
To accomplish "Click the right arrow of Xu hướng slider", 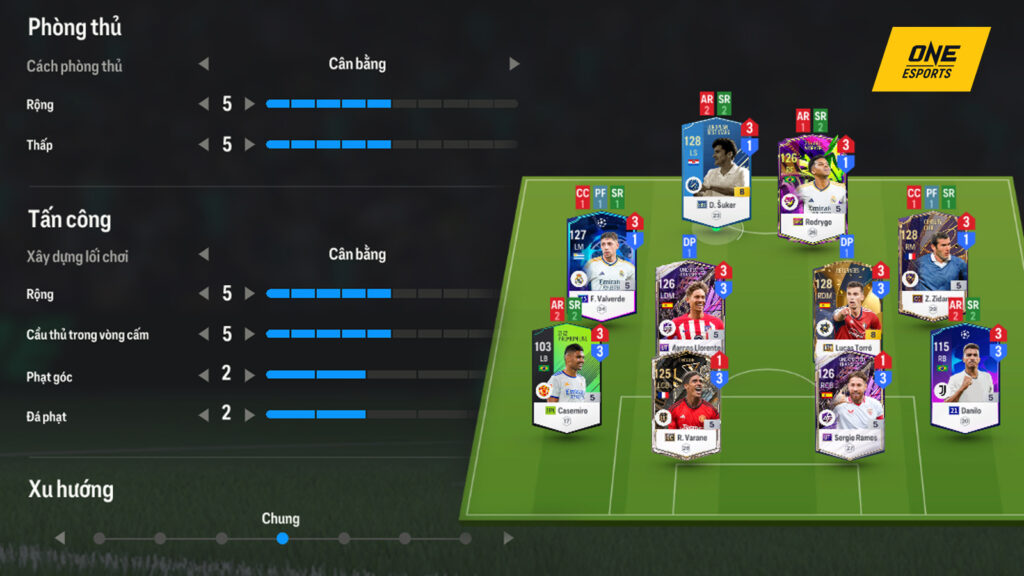I will tap(509, 538).
